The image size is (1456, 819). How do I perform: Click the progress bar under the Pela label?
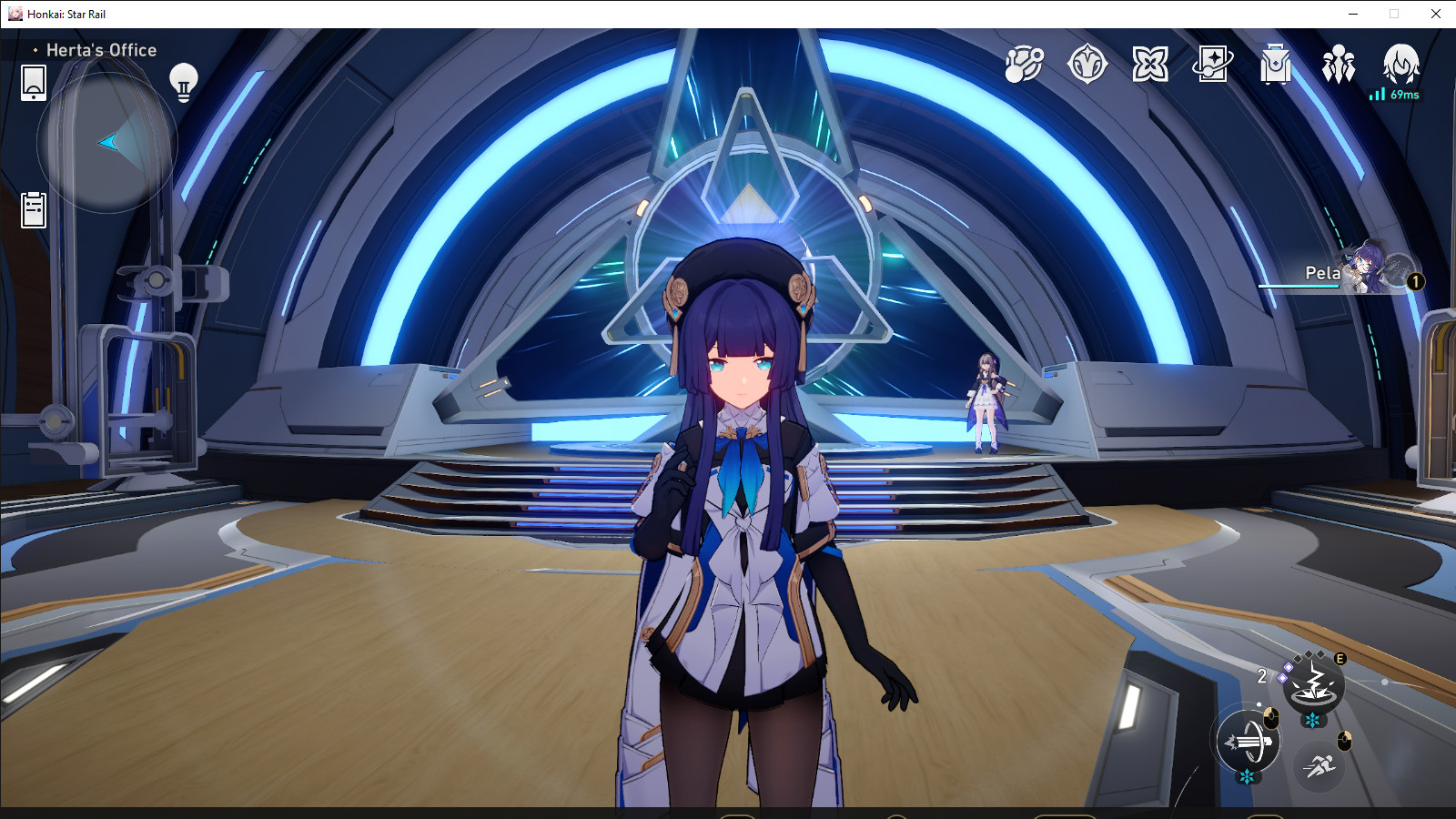[x=1299, y=287]
